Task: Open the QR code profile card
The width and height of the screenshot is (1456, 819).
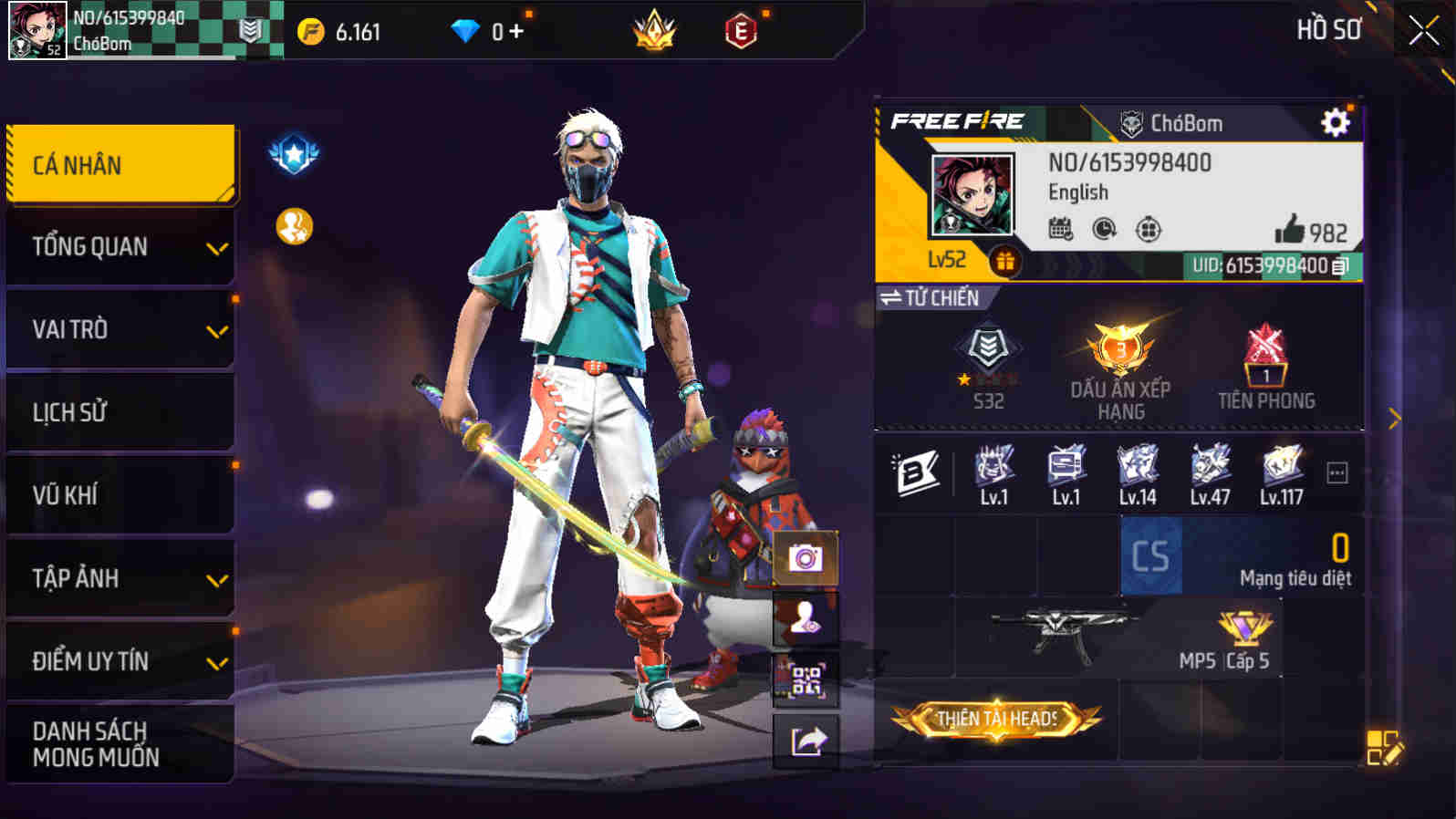Action: click(807, 683)
